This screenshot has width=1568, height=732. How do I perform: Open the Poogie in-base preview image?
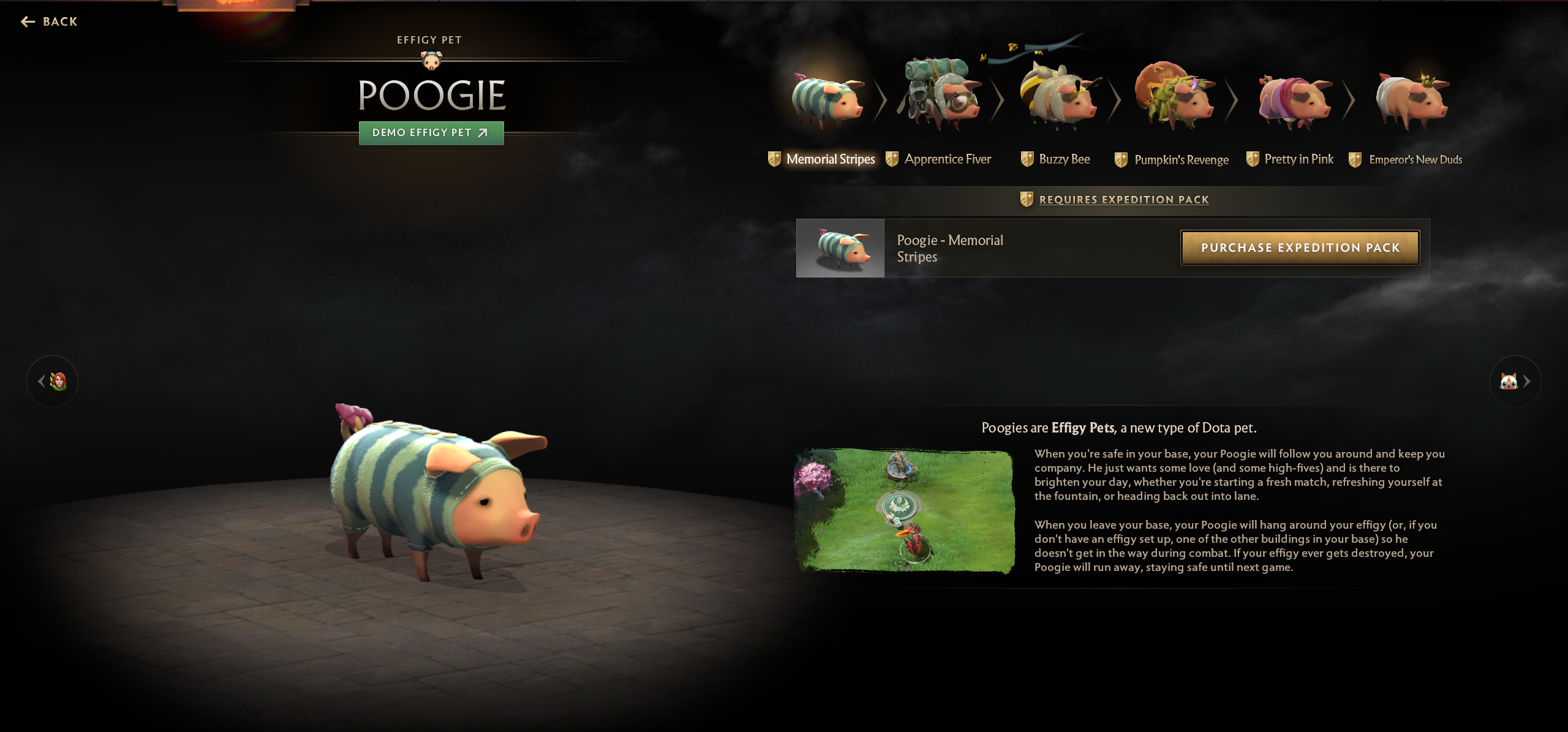[x=904, y=511]
